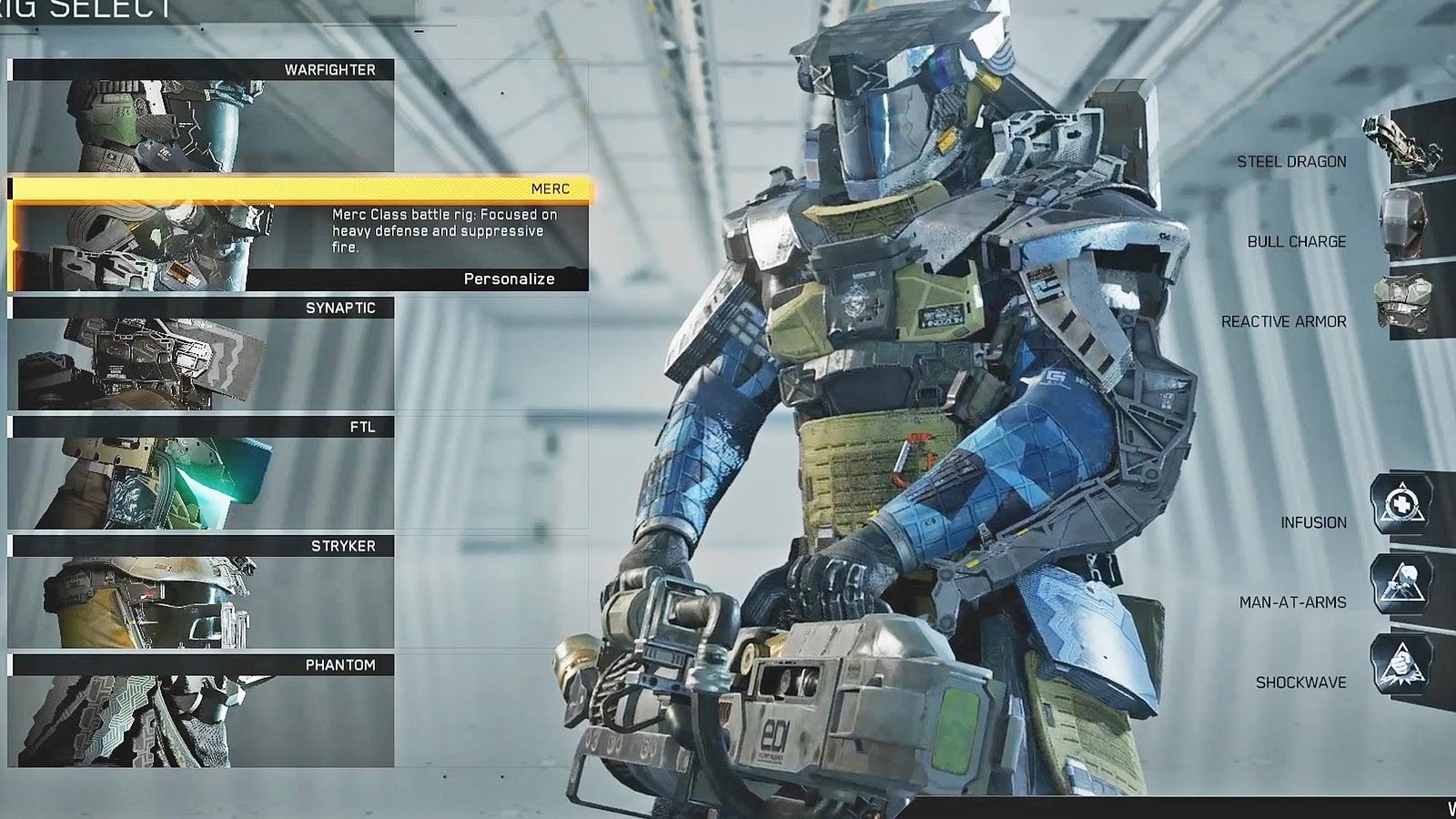Select the Warfighter rig
Viewport: 1456px width, 819px height.
click(202, 116)
